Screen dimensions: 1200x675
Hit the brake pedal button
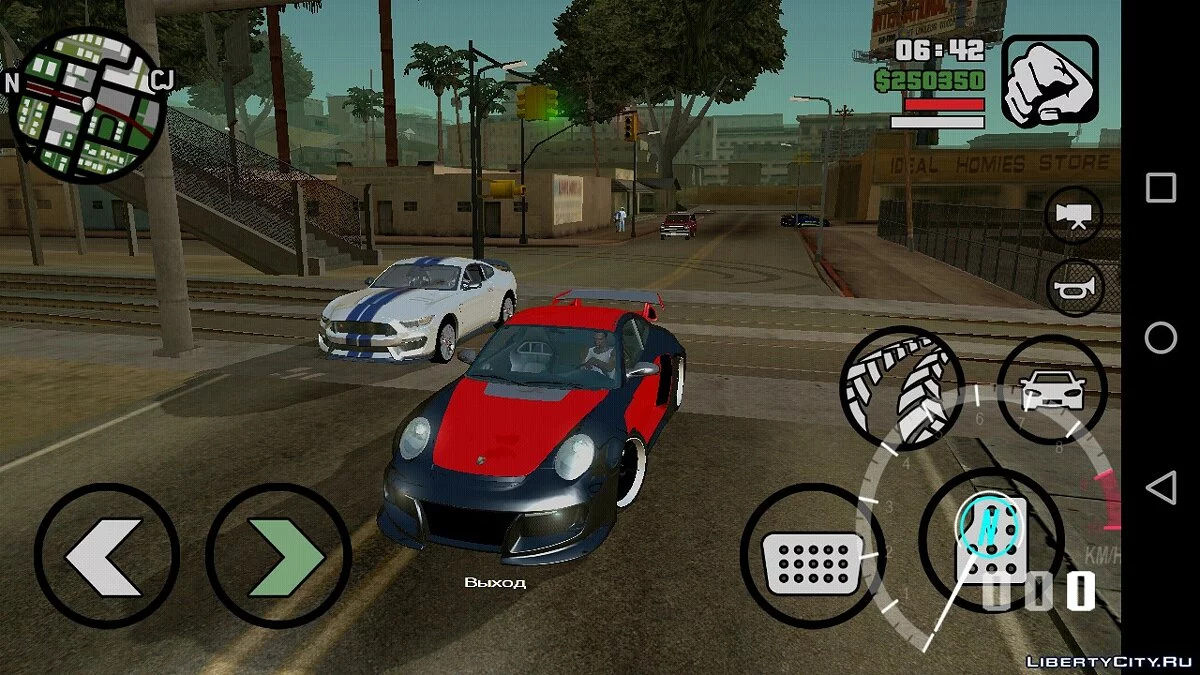click(x=813, y=557)
